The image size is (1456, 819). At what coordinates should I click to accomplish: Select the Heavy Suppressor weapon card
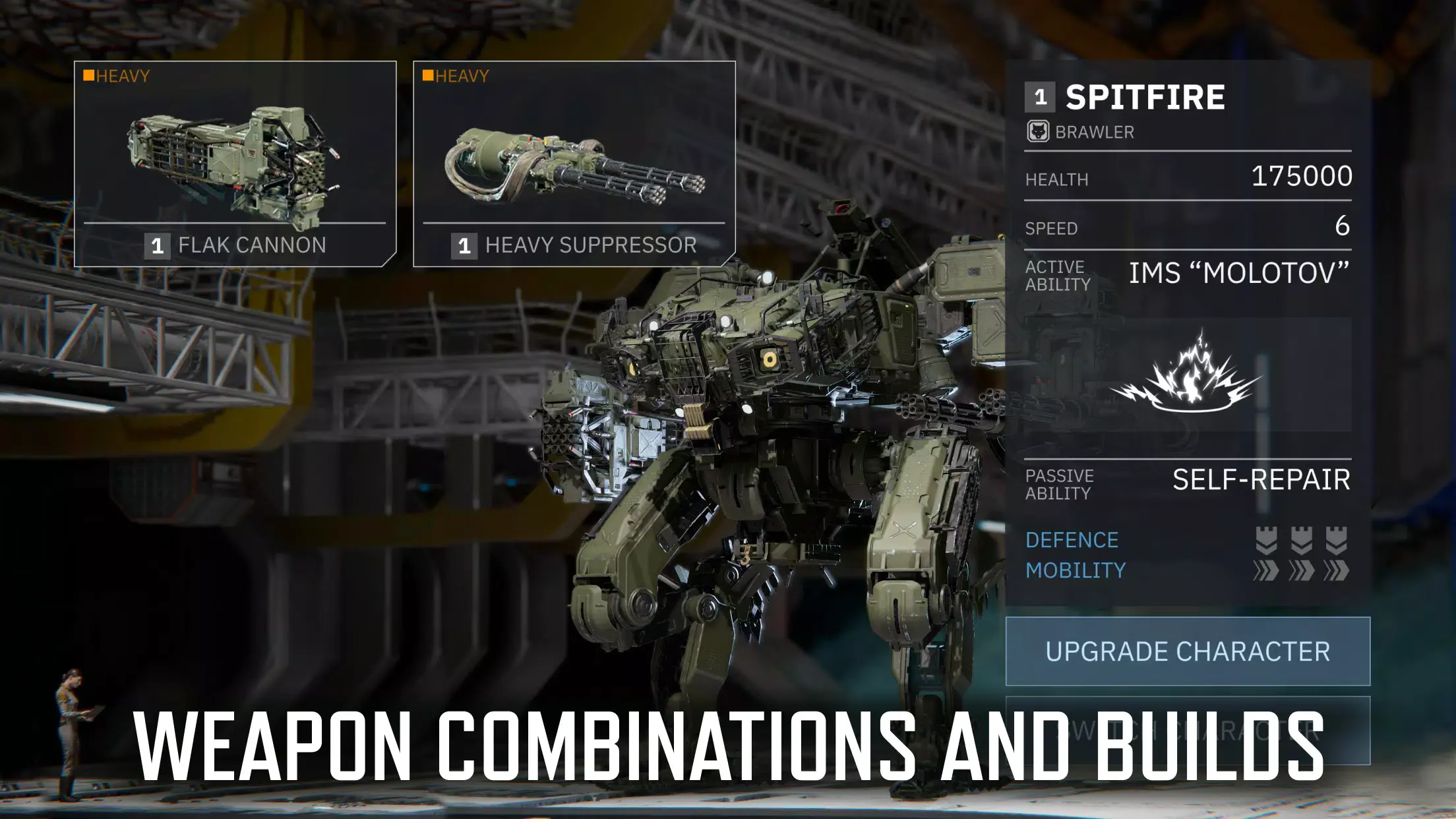(574, 164)
